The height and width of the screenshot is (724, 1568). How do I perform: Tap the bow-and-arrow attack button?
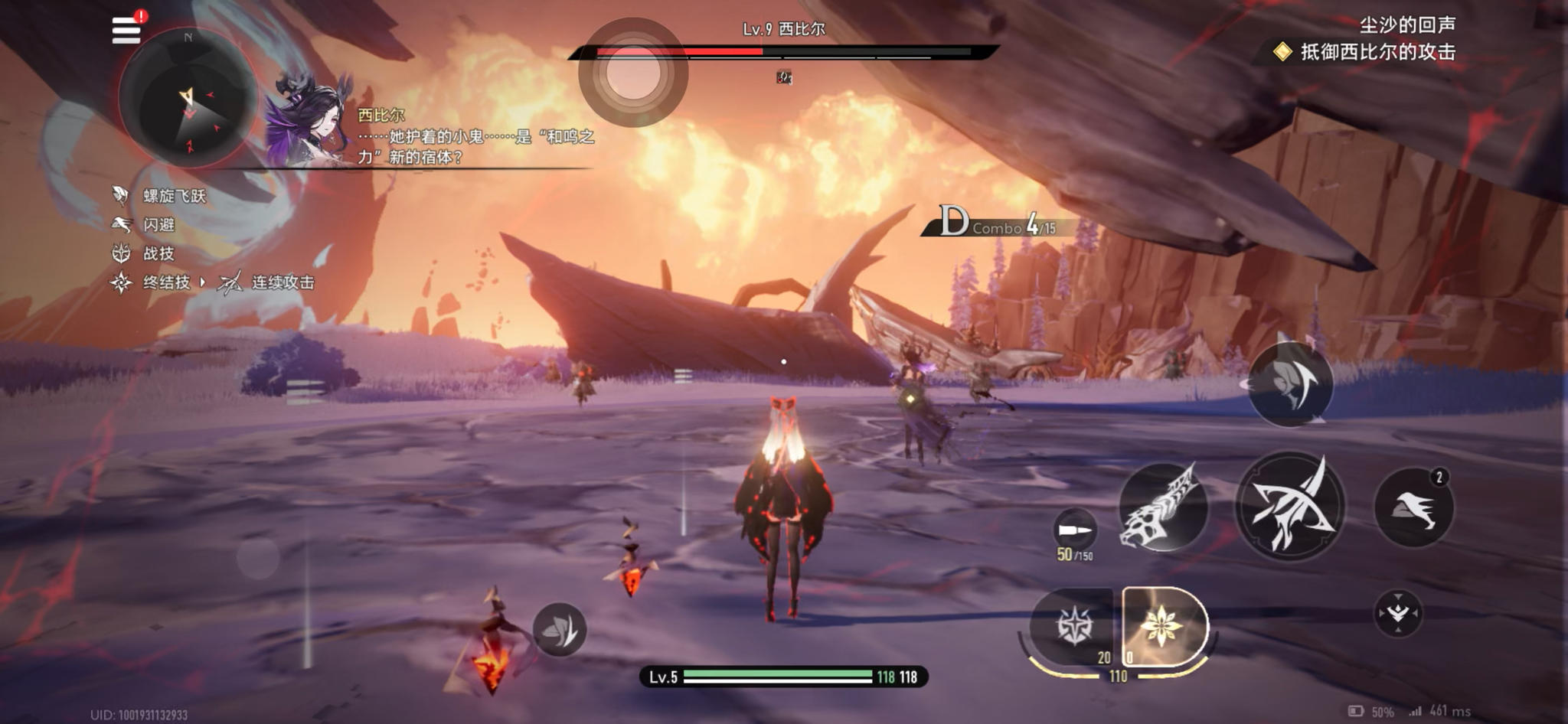click(1291, 505)
